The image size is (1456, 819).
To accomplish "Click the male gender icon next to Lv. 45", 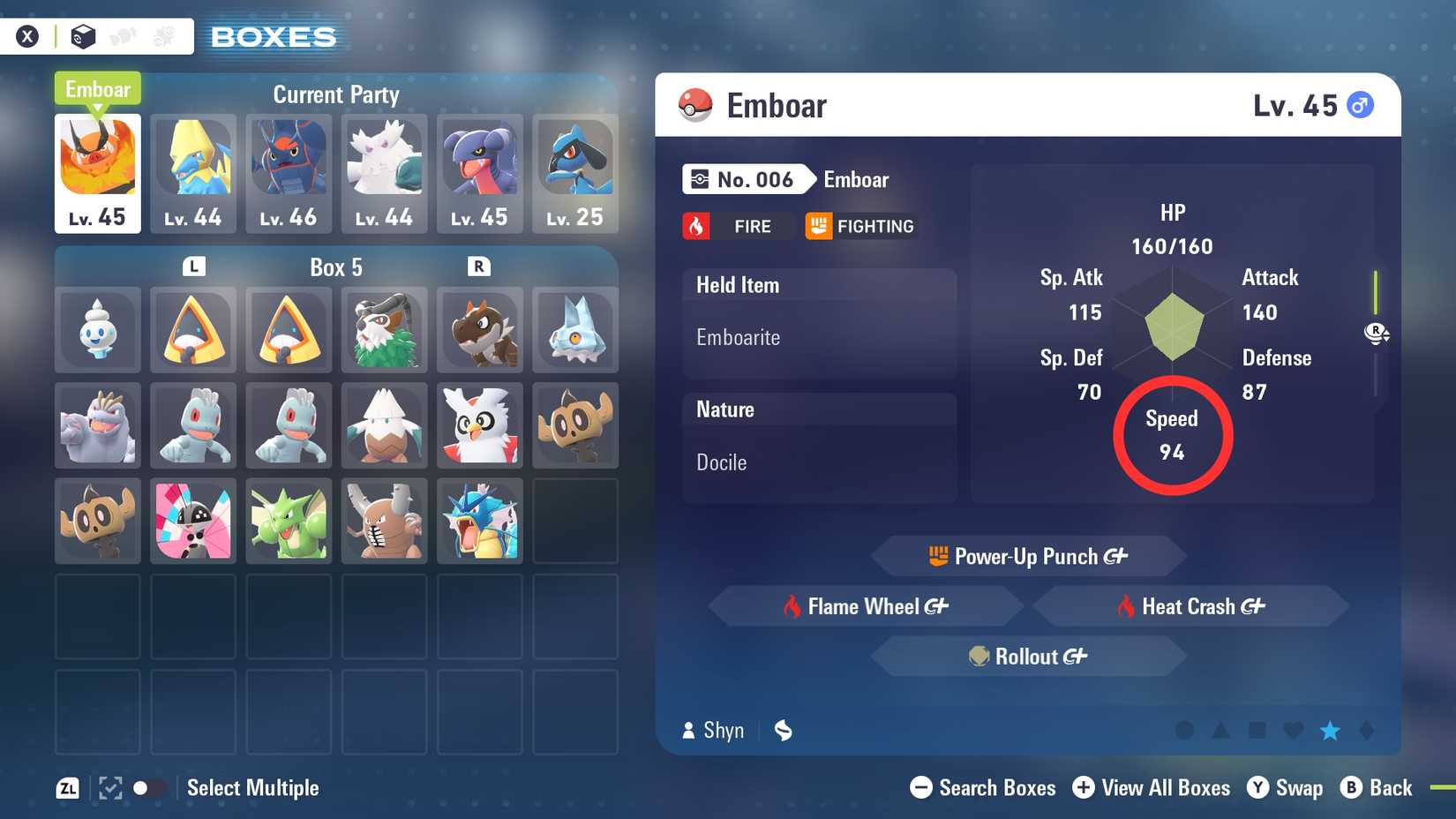I will (x=1360, y=103).
